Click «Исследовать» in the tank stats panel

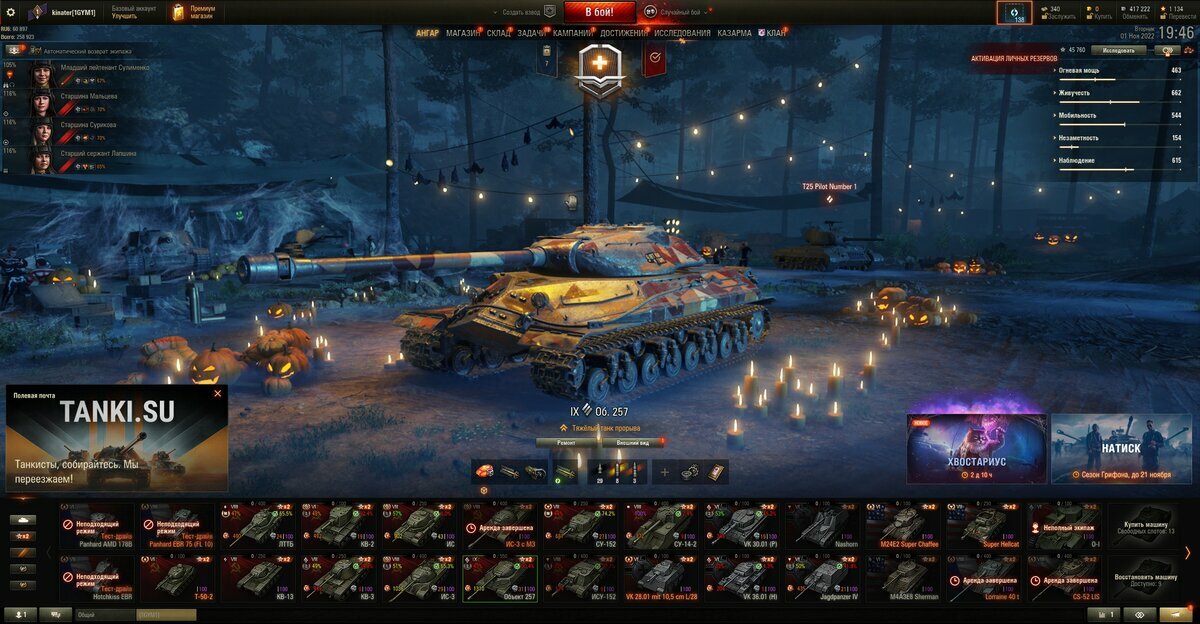1118,49
